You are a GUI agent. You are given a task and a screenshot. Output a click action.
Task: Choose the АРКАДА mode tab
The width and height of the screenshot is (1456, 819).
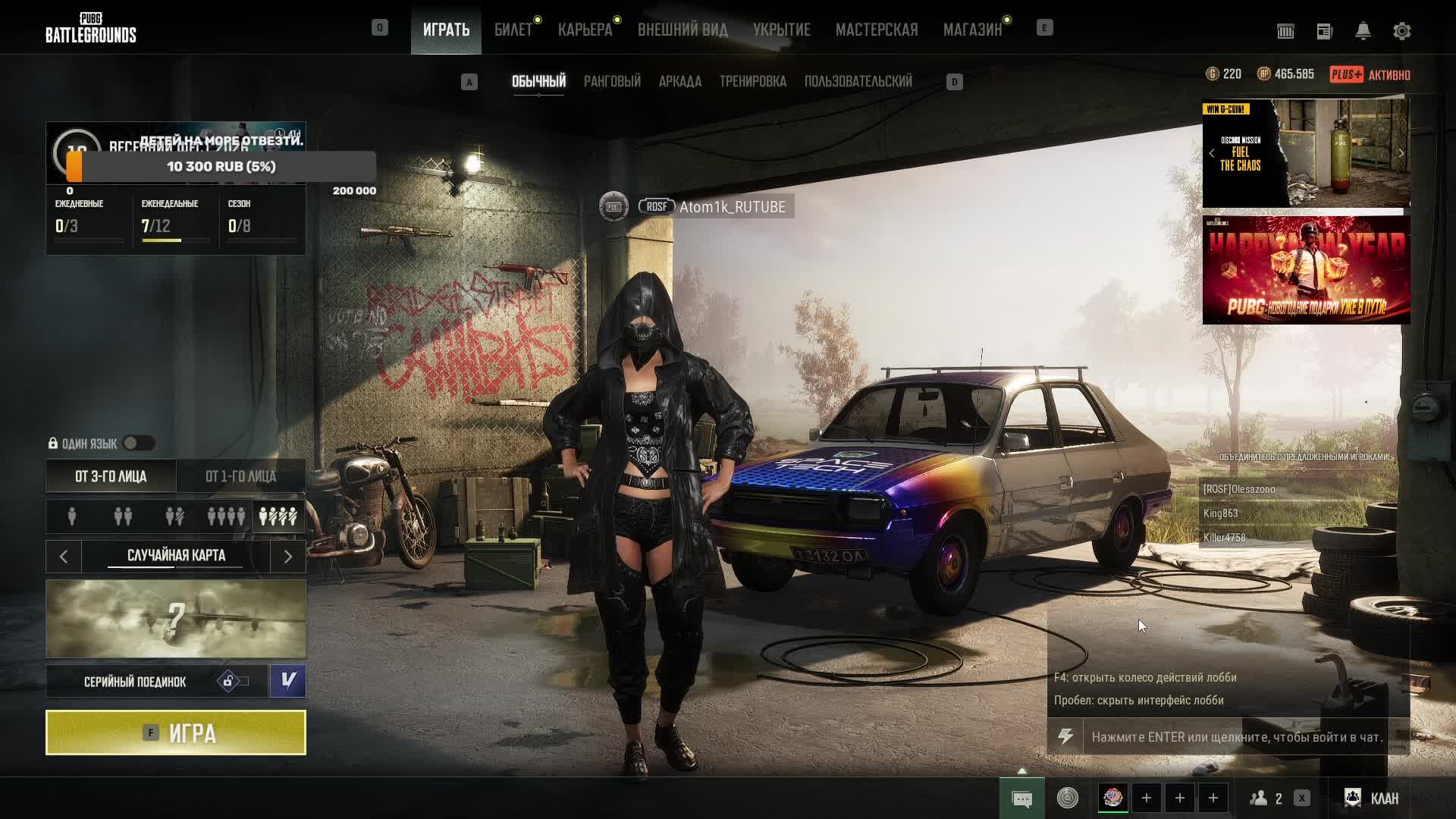(x=679, y=81)
